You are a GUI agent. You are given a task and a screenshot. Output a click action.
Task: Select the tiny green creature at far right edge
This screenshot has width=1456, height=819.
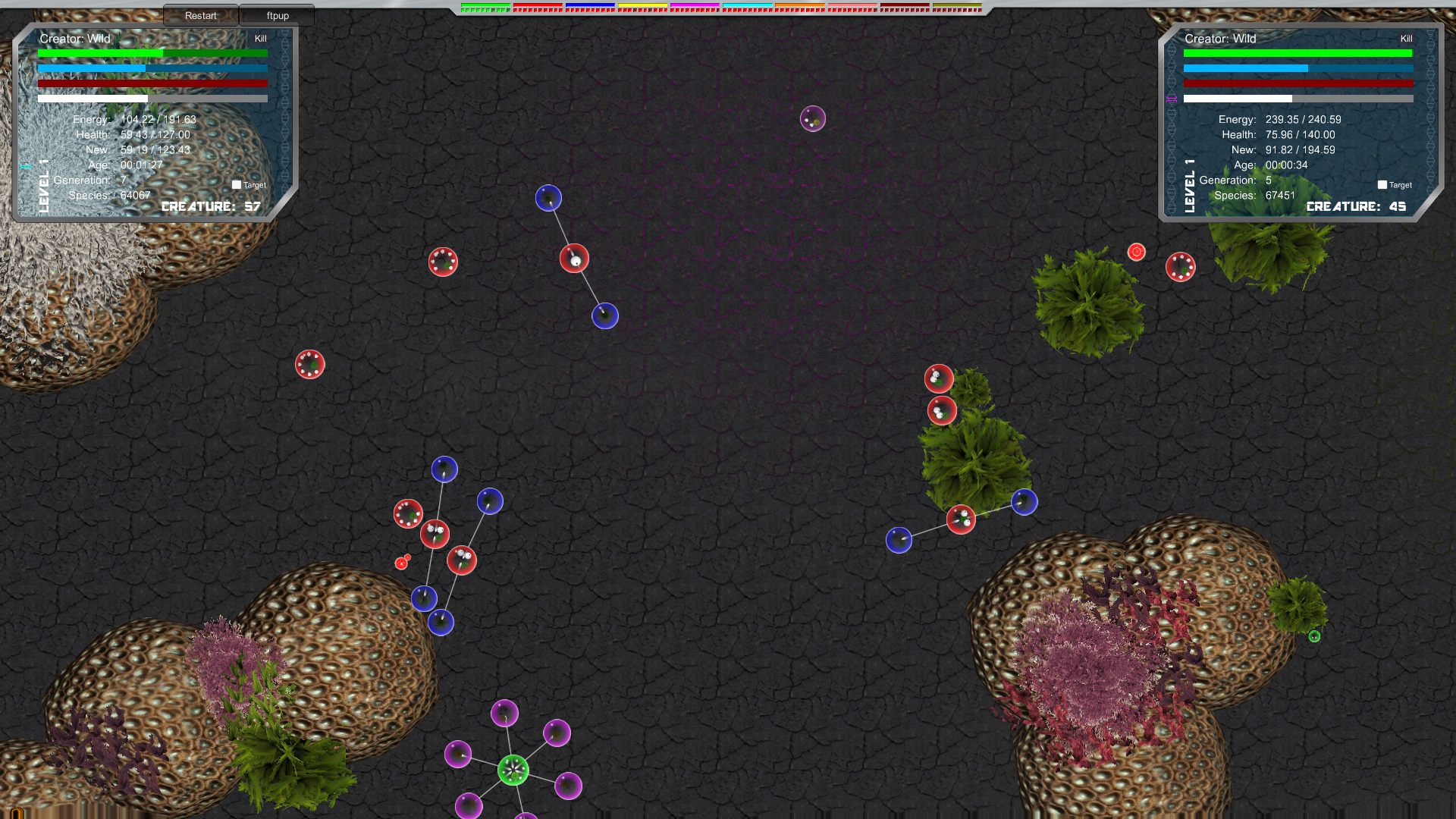1314,636
